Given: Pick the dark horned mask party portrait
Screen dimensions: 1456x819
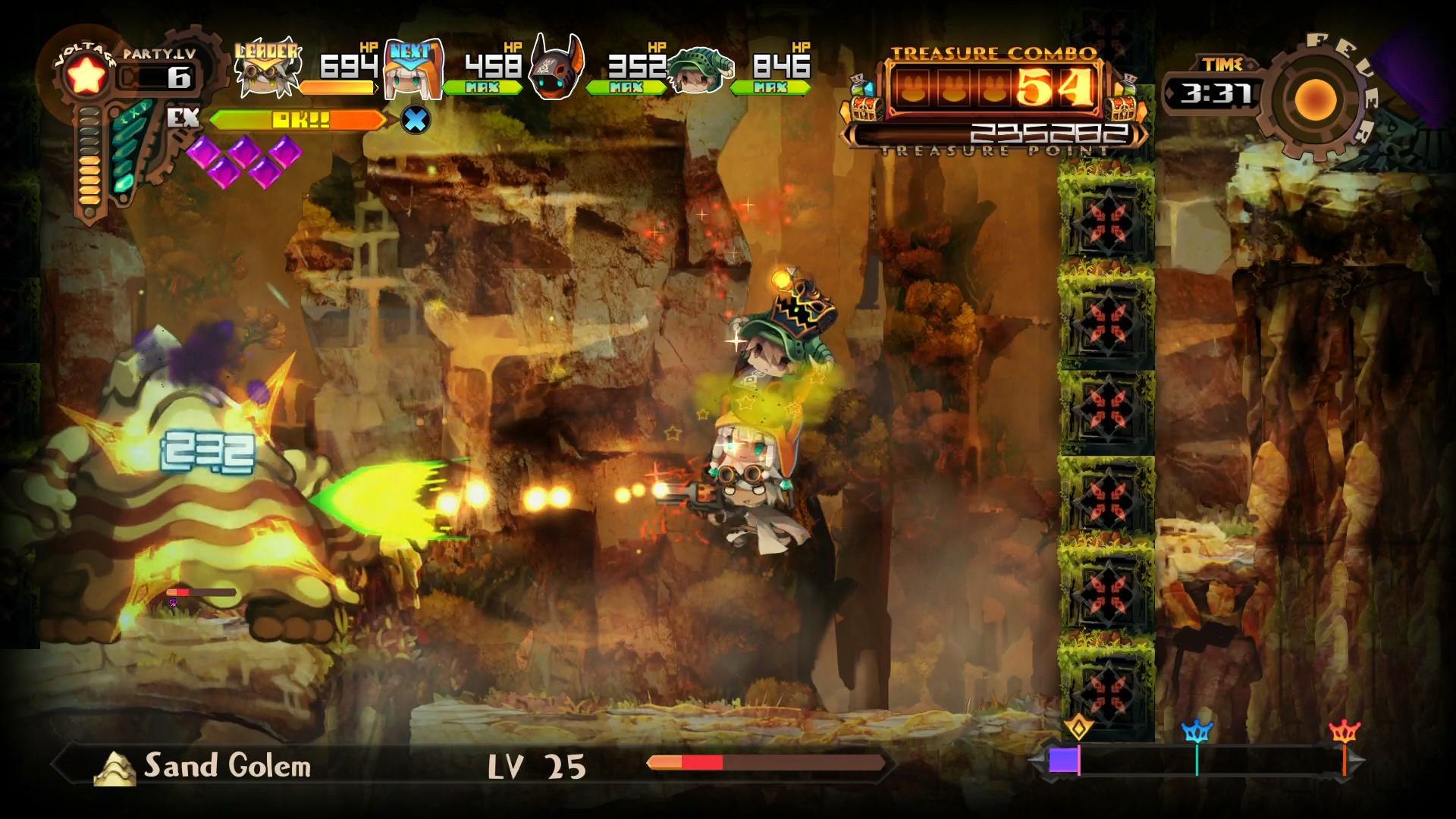Looking at the screenshot, I should 557,70.
